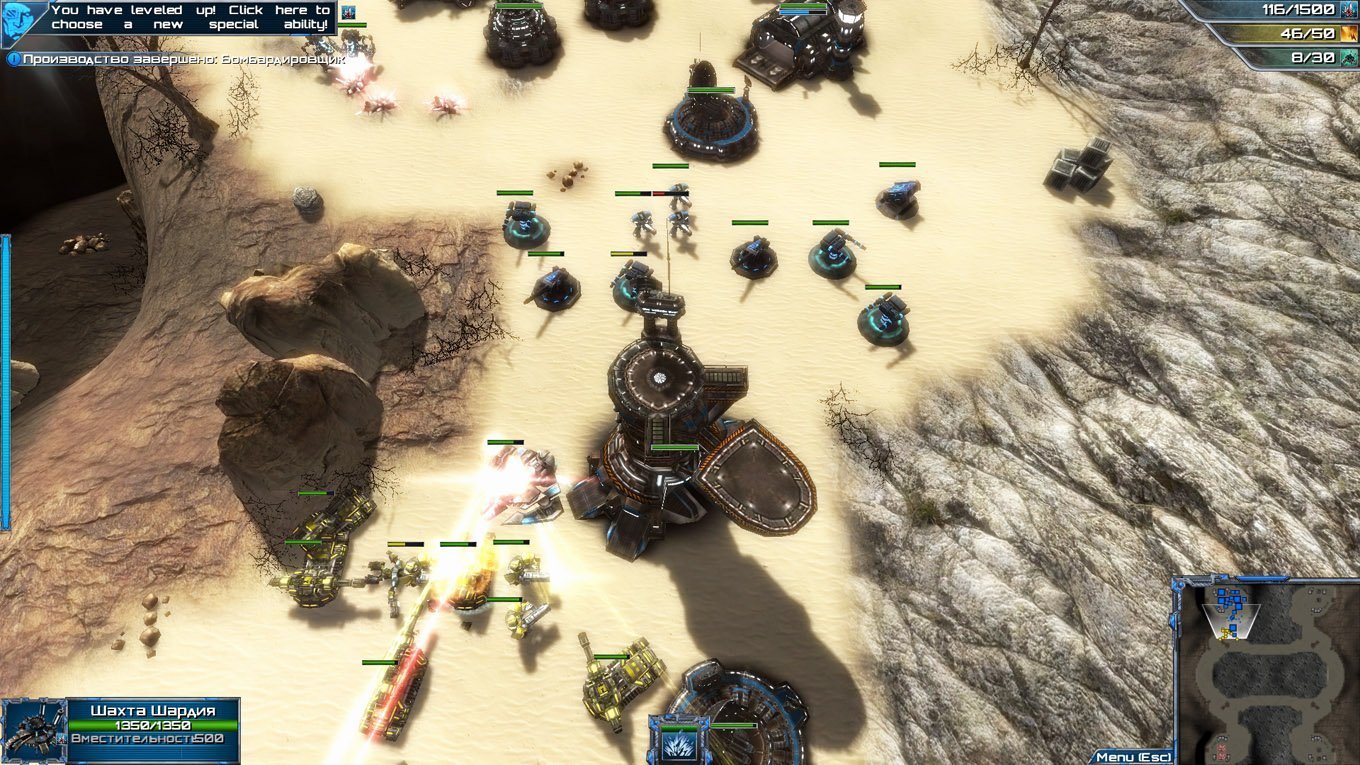Click the level-up special ability notification
Screen dimensions: 1360x765
[x=190, y=17]
